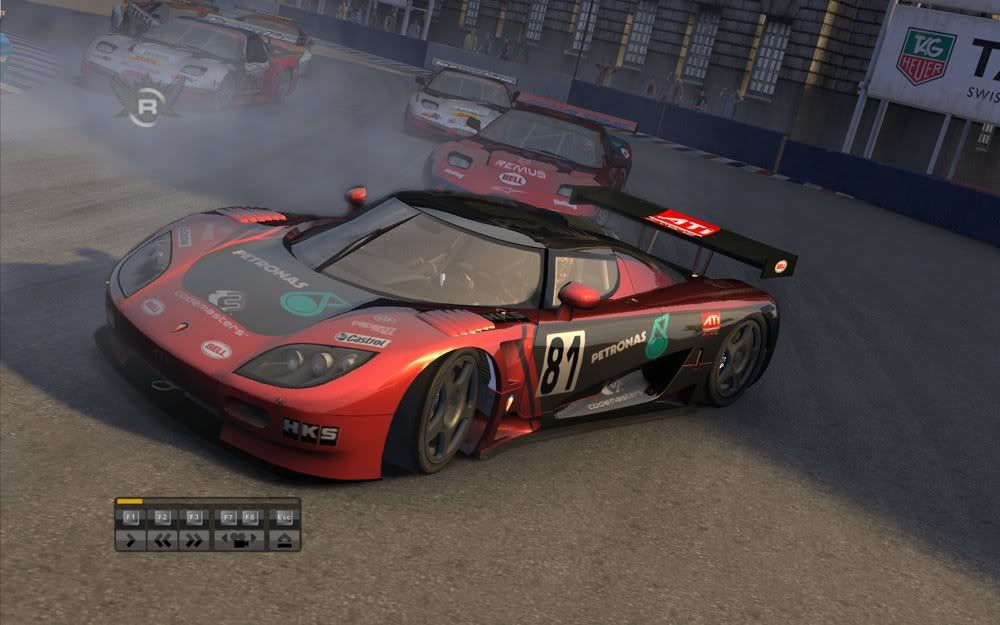
Task: Play the replay with the single-arrow button
Action: tap(130, 540)
